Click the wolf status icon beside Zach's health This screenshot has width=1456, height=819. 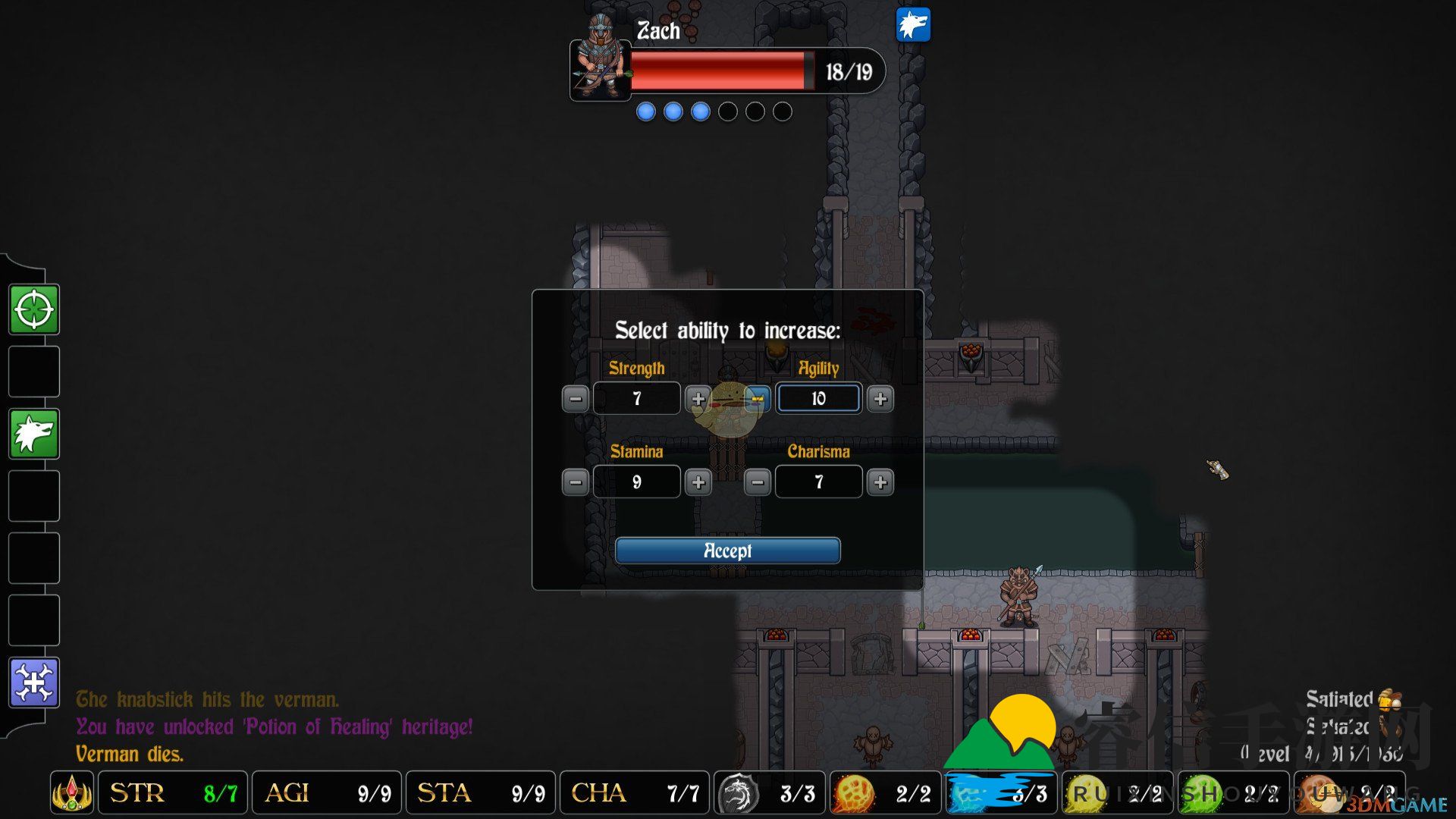(x=913, y=25)
